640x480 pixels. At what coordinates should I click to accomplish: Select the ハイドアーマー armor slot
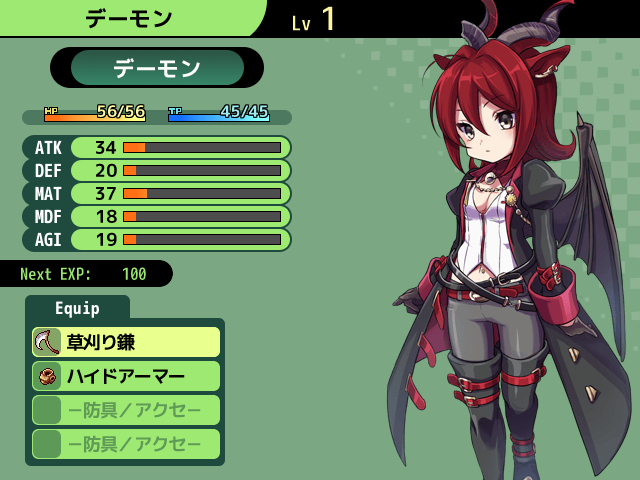125,376
